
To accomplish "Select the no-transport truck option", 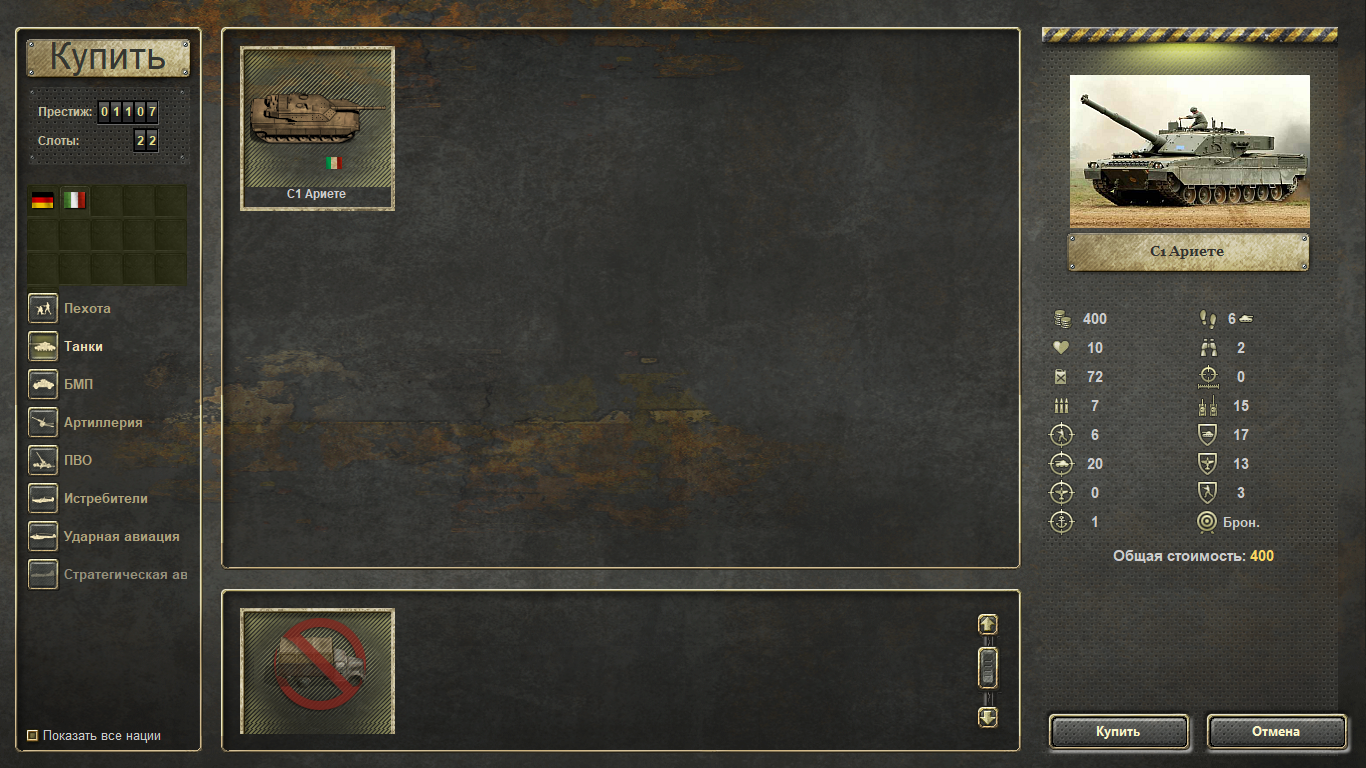I will coord(317,670).
